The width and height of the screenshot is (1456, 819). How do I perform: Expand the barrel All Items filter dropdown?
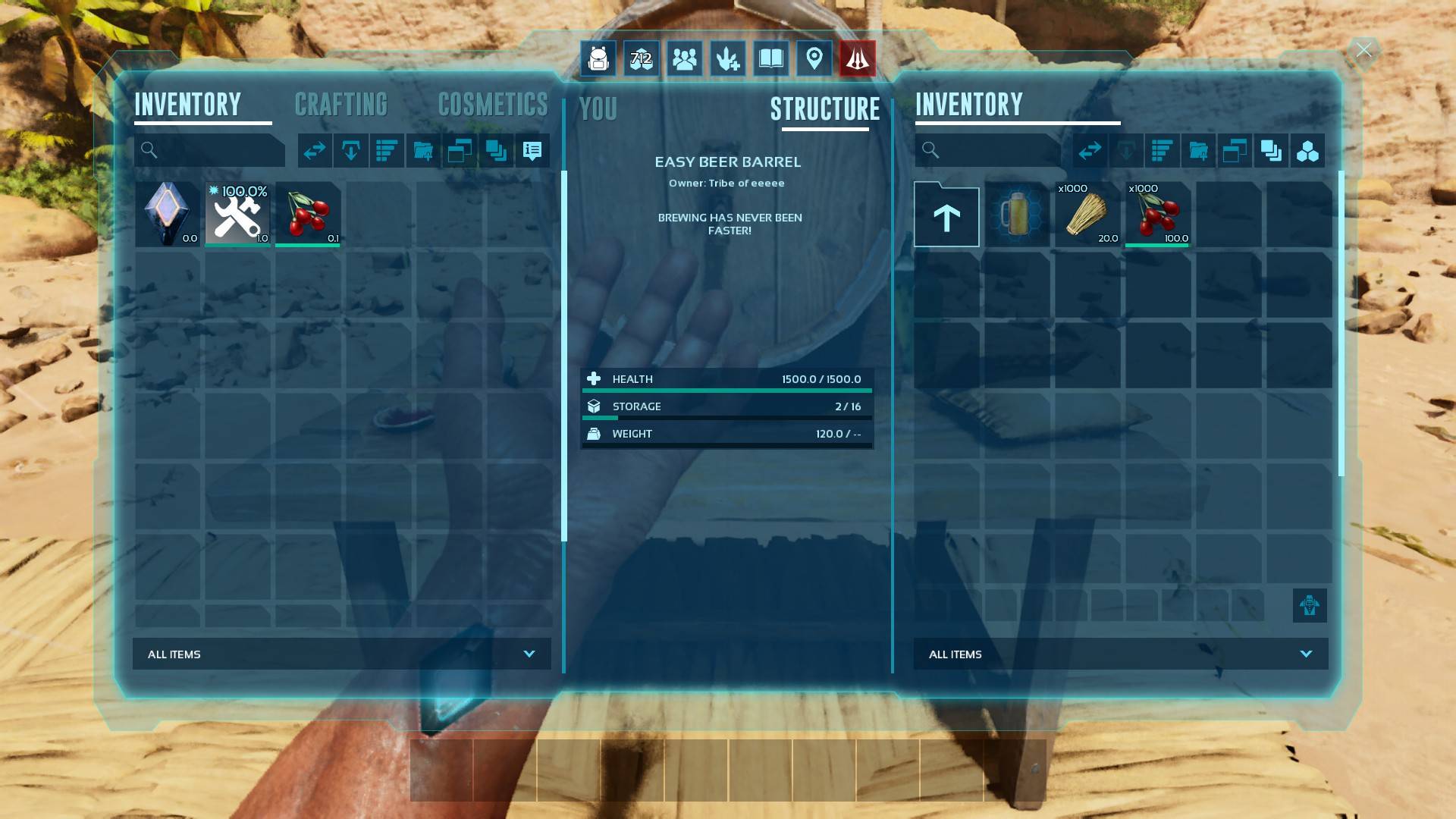click(x=1120, y=654)
